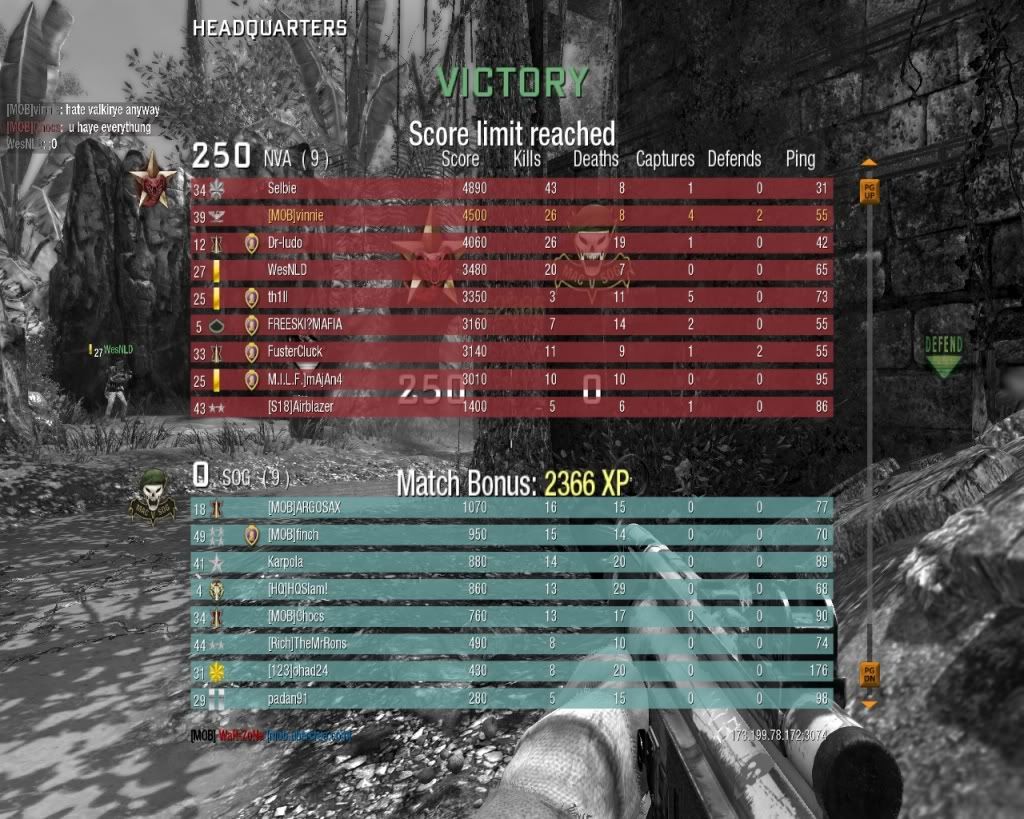Click the scrollbar's down arrow
Screen dimensions: 1024x819
868,704
